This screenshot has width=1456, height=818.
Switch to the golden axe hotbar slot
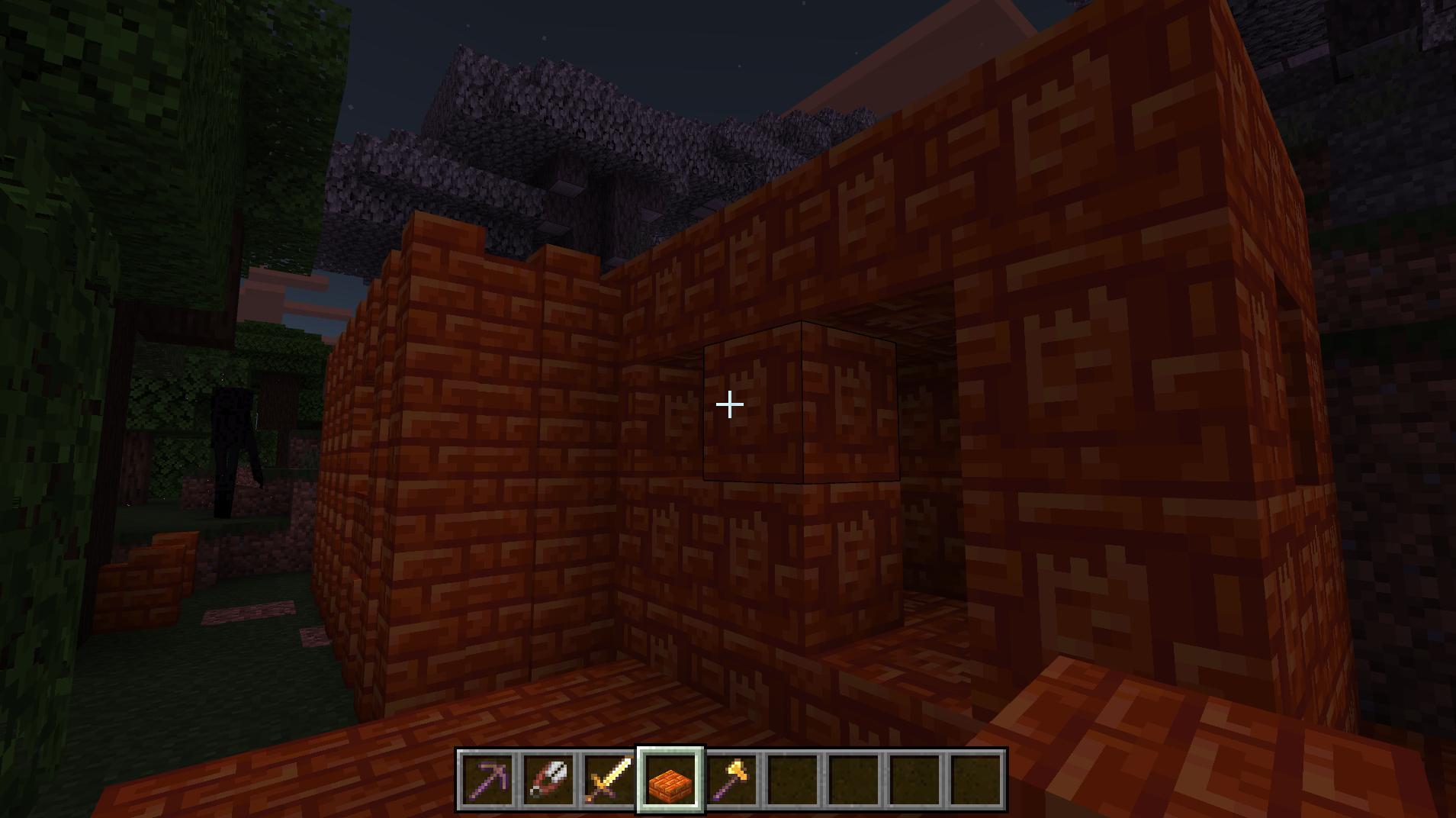(731, 780)
